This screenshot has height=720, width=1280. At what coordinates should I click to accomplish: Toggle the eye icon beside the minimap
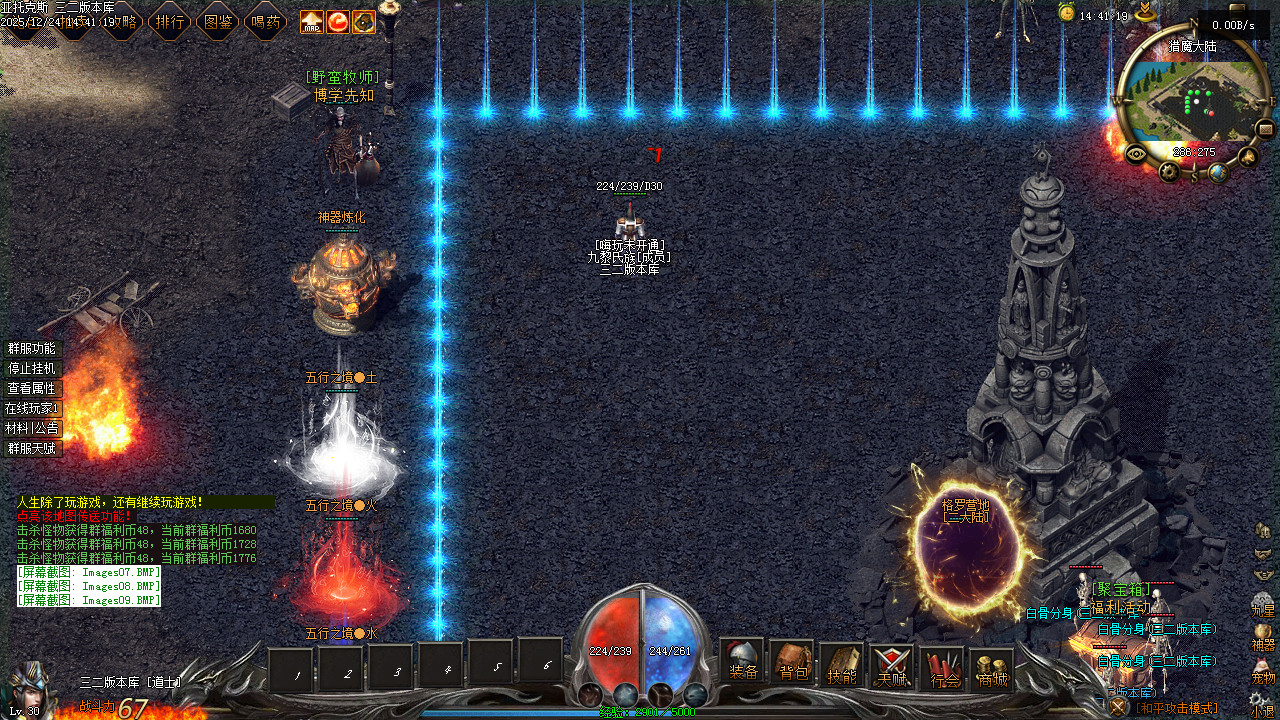[1135, 153]
